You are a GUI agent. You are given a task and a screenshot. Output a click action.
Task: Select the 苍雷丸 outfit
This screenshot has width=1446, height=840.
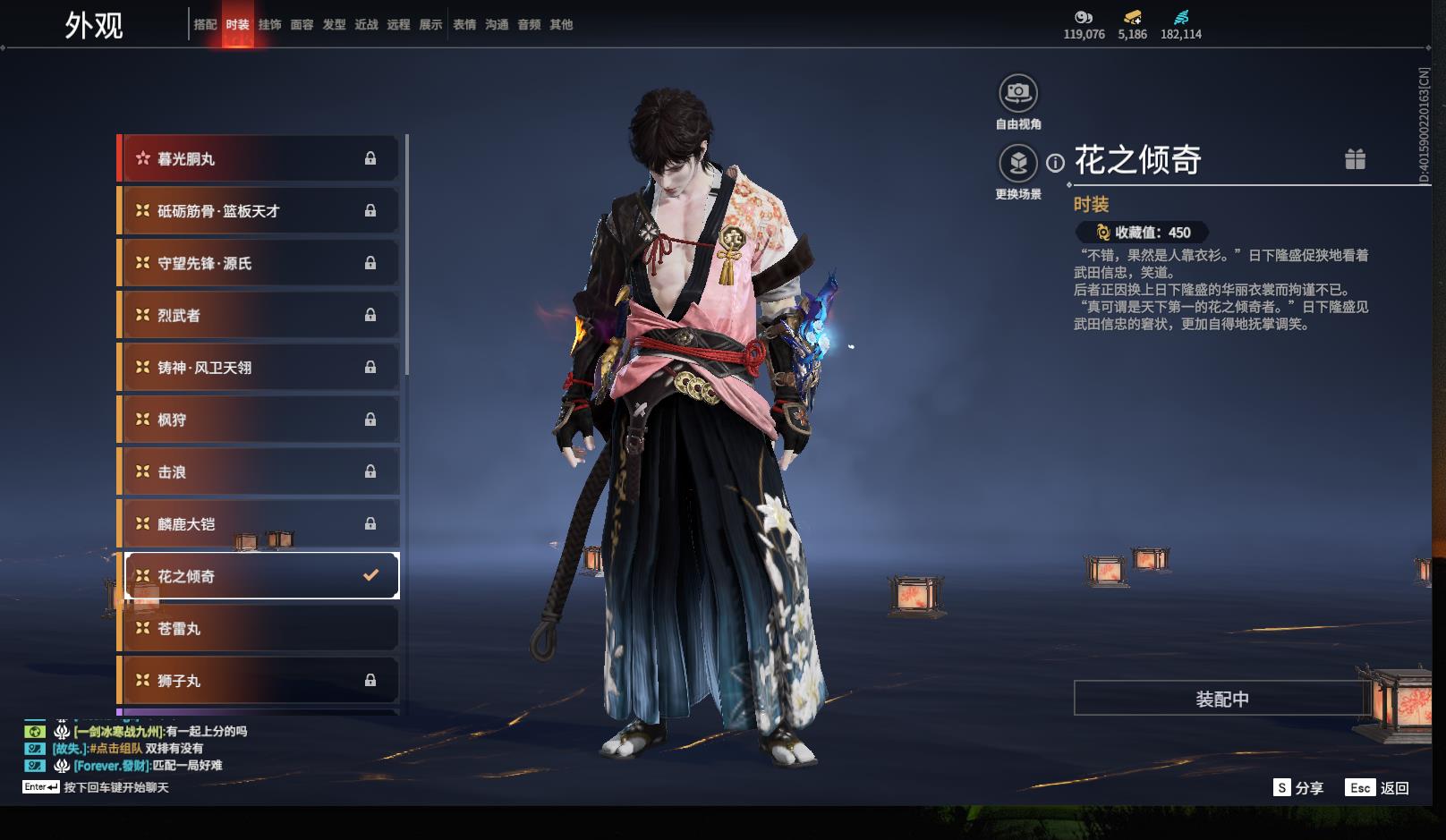click(x=259, y=629)
